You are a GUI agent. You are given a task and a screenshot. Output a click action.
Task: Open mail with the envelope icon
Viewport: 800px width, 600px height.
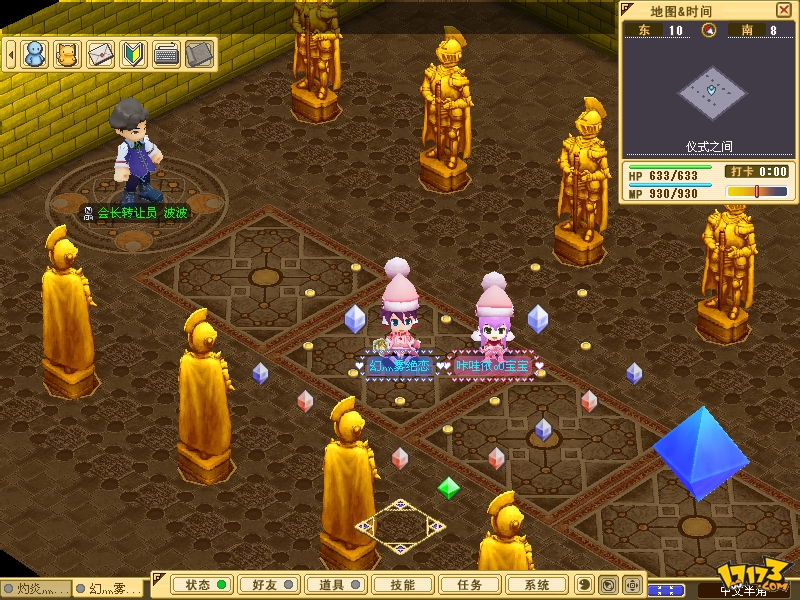point(100,54)
